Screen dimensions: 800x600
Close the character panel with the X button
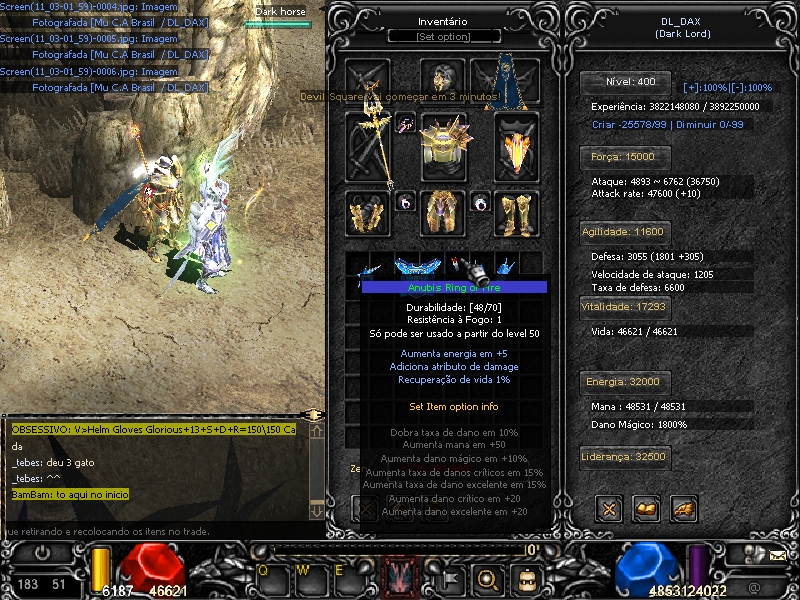tap(609, 509)
